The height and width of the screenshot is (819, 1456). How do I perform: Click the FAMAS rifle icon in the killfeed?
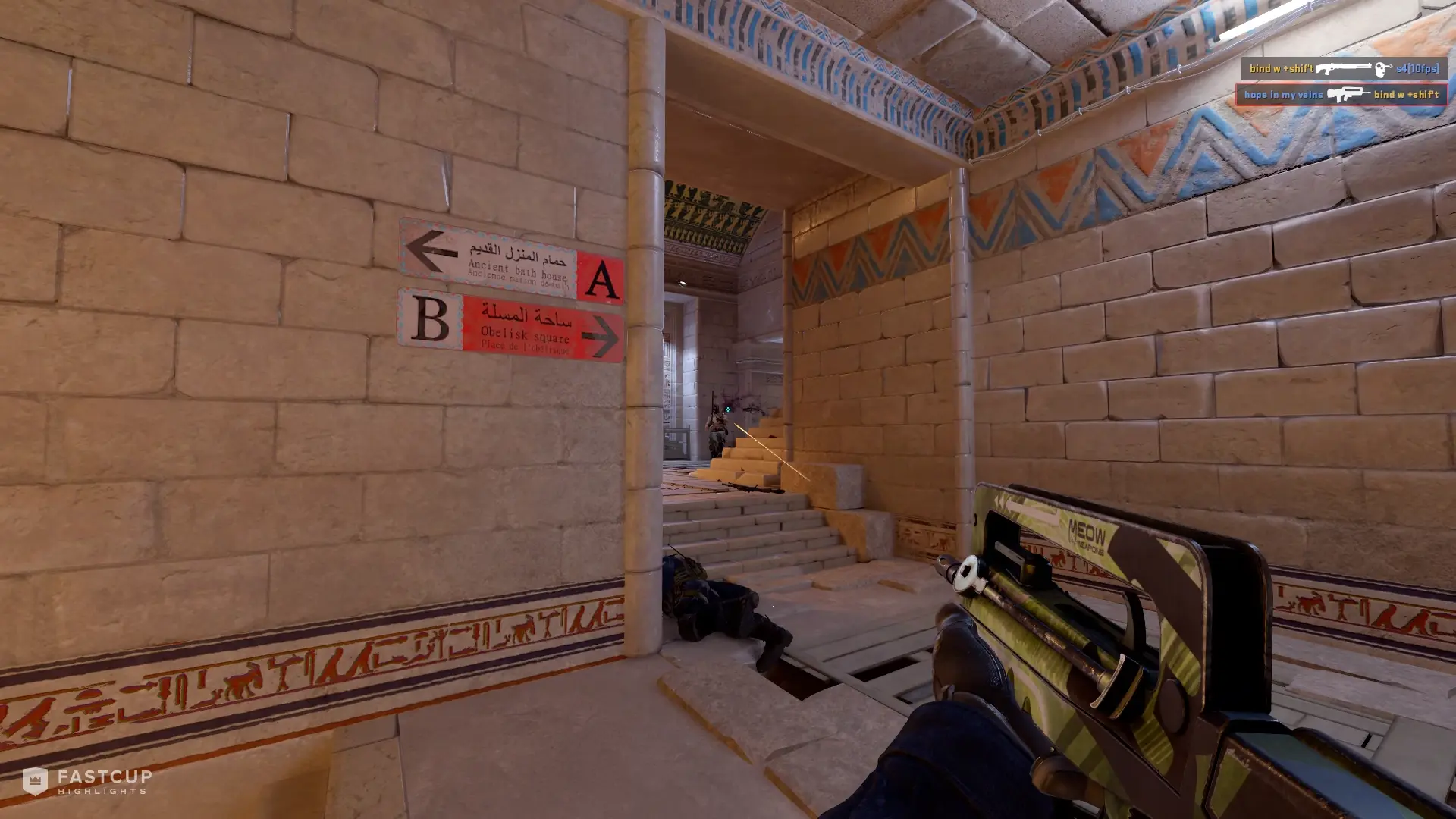click(x=1348, y=96)
